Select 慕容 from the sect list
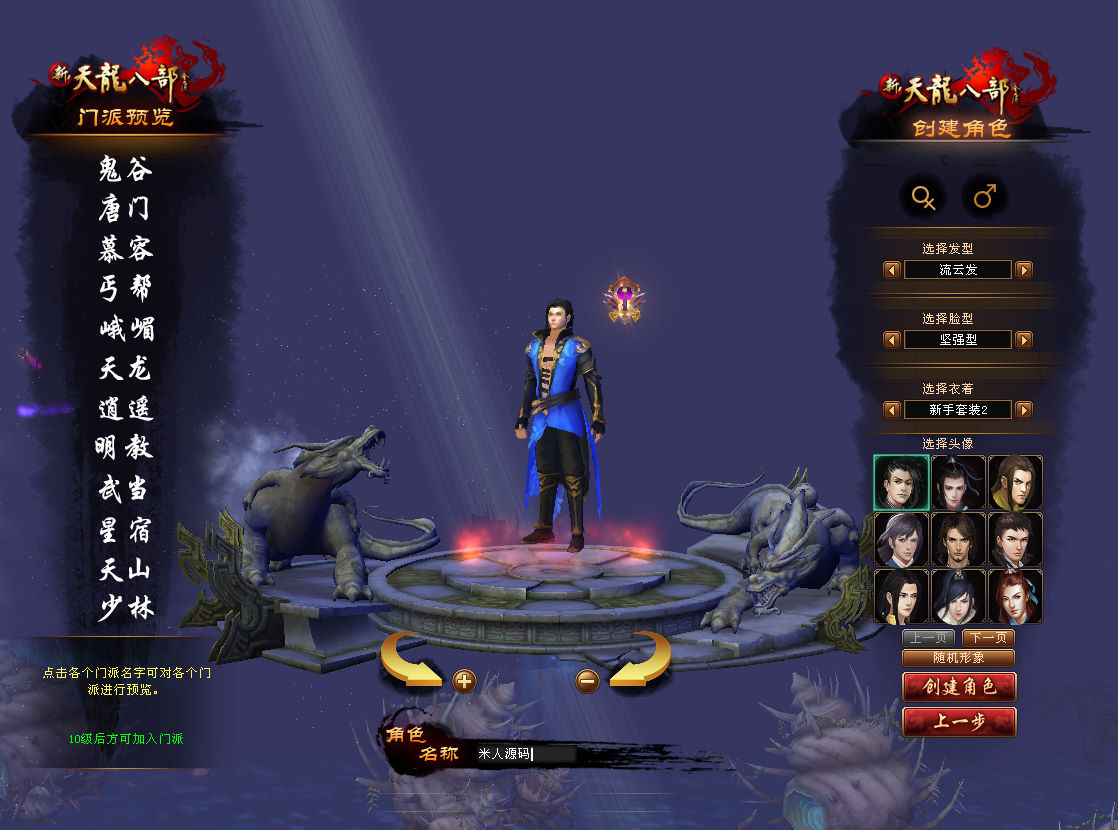 click(126, 249)
